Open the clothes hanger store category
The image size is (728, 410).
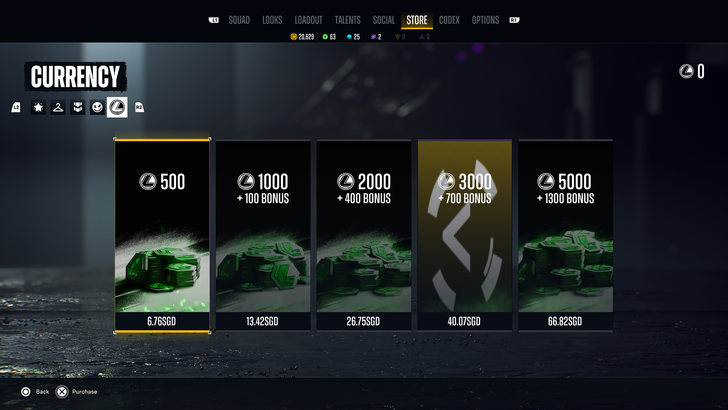tap(58, 107)
